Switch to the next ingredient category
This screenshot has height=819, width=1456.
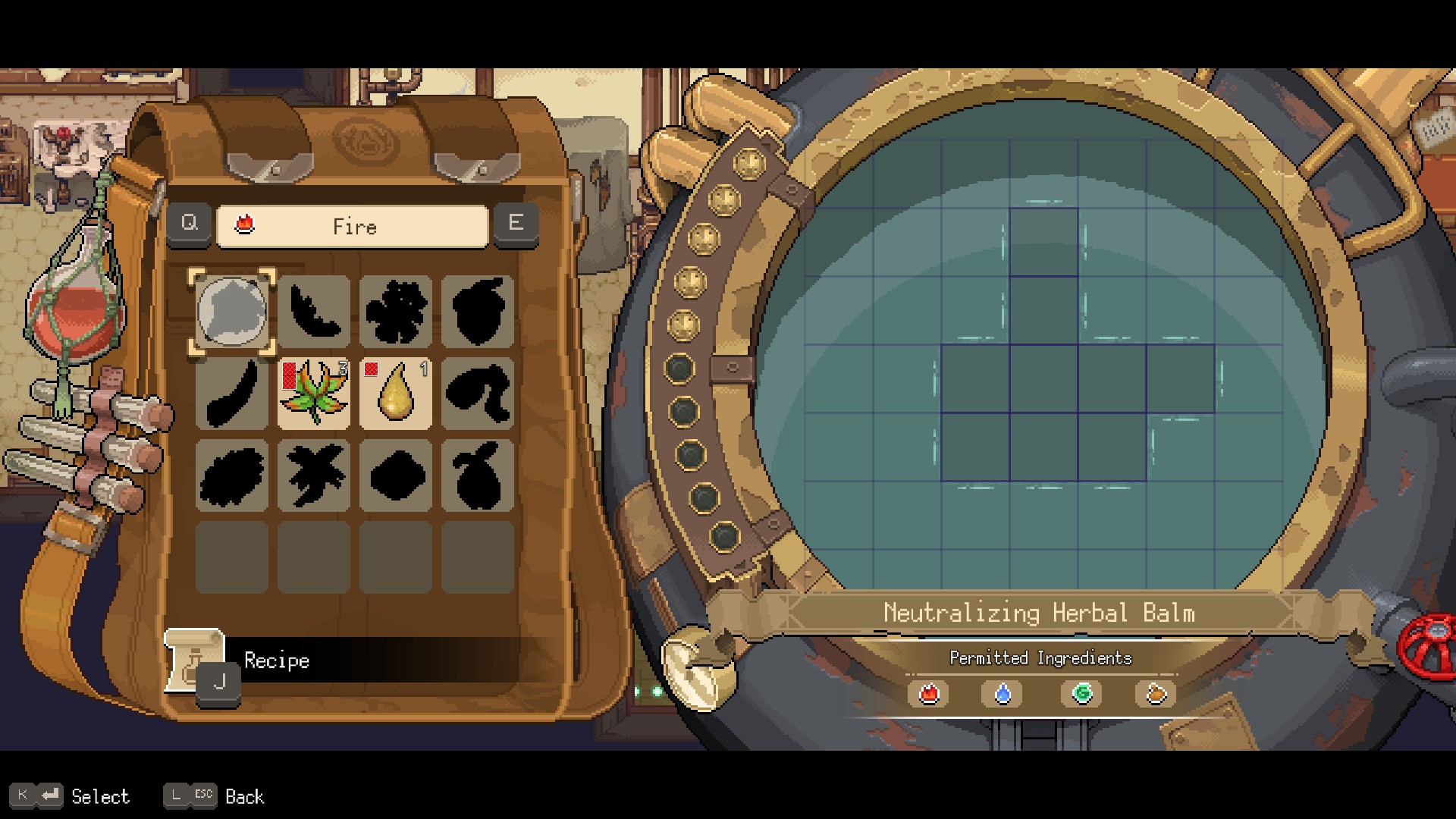516,223
